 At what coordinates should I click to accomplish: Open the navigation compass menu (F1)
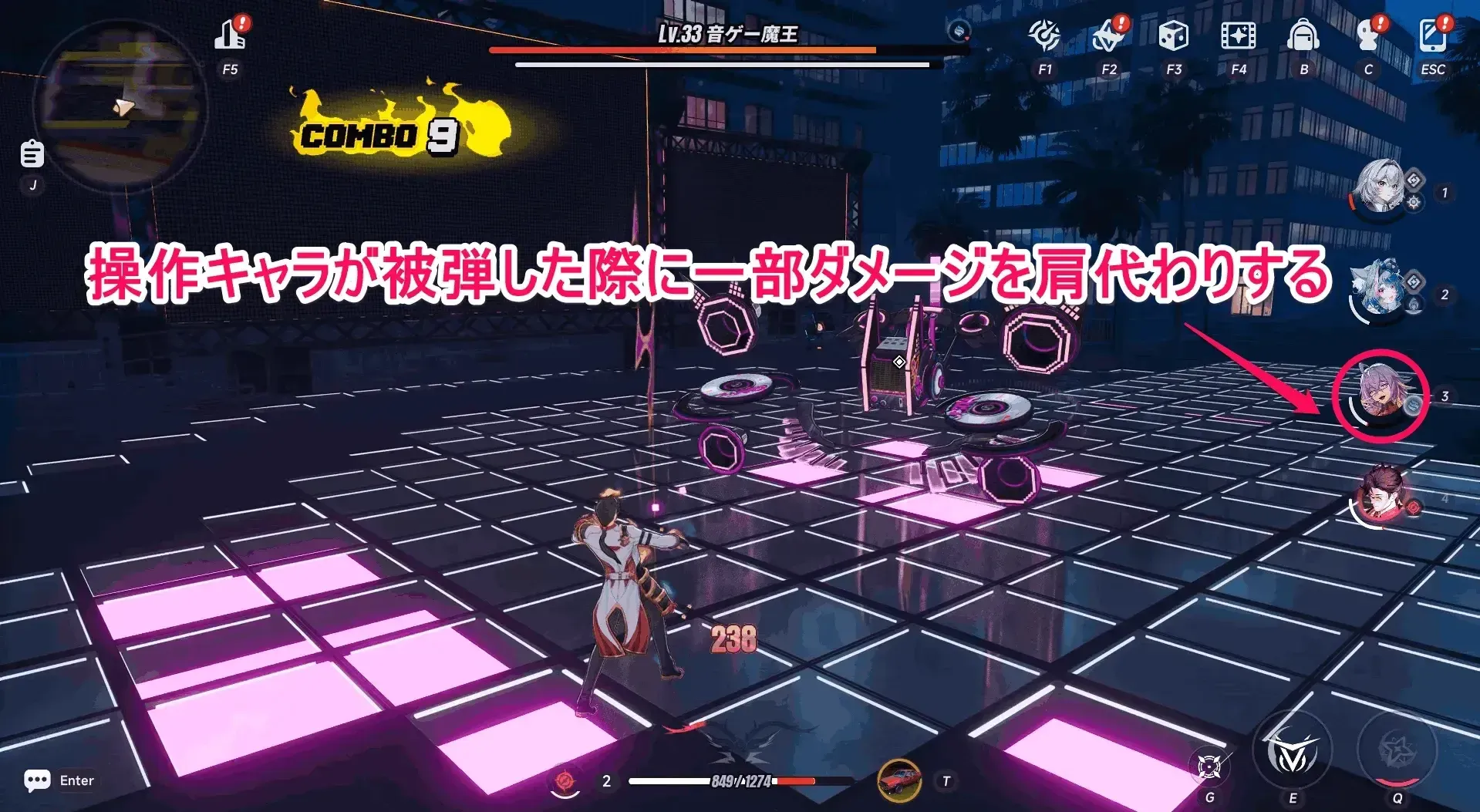click(1044, 35)
